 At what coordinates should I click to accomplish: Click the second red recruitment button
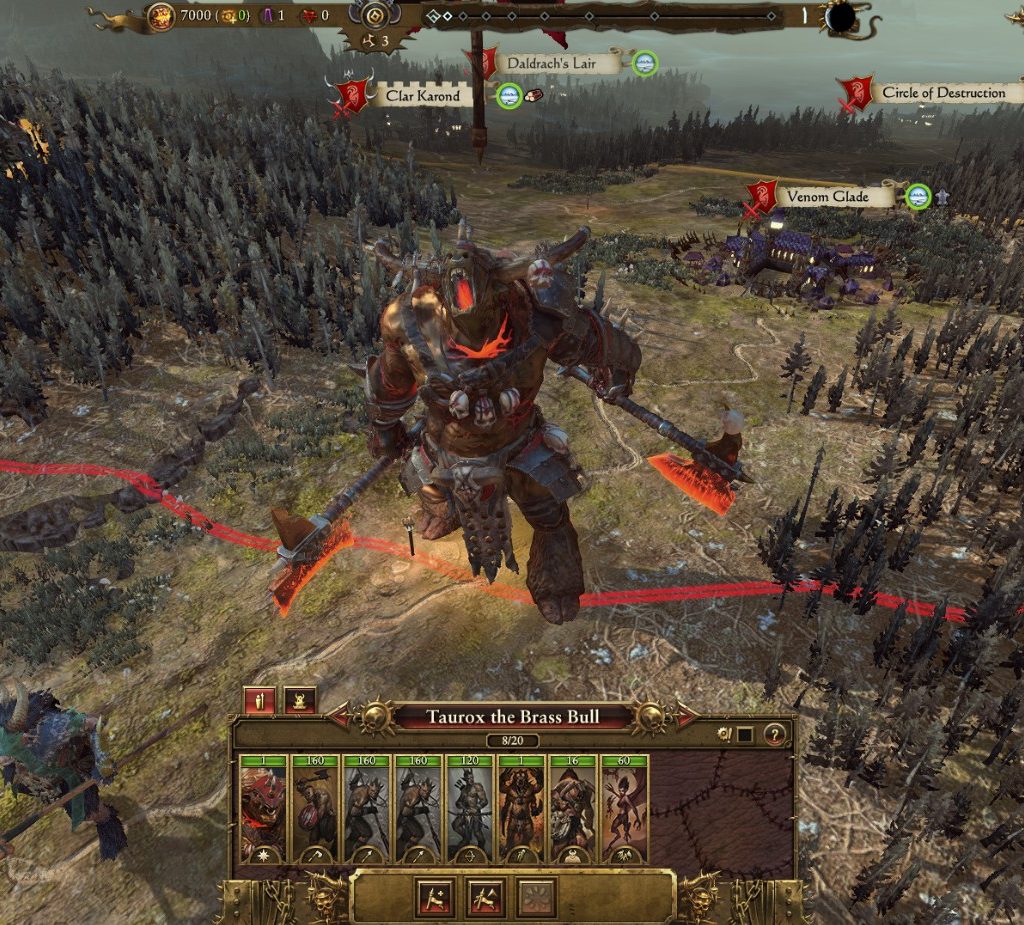click(486, 897)
